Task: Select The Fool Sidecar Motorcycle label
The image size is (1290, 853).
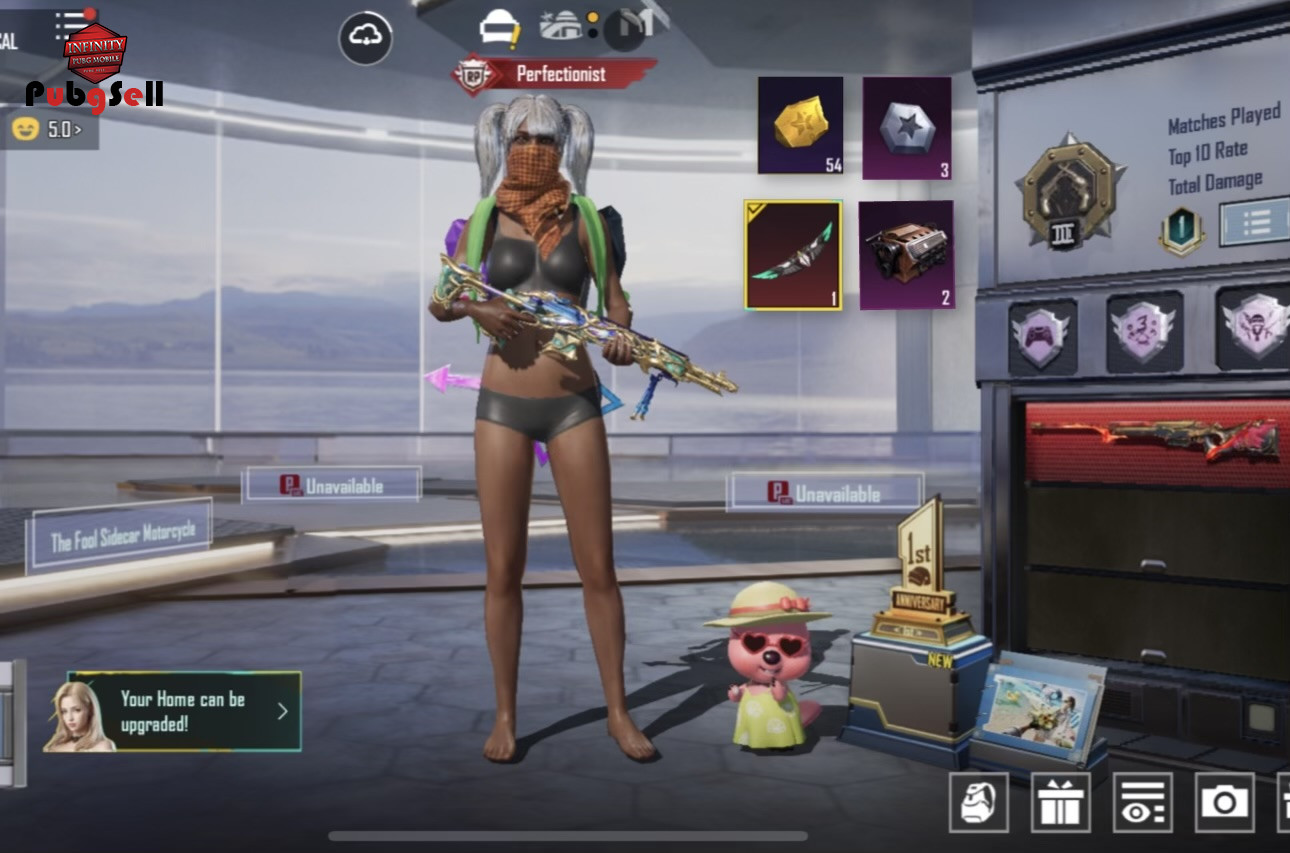Action: click(x=122, y=539)
